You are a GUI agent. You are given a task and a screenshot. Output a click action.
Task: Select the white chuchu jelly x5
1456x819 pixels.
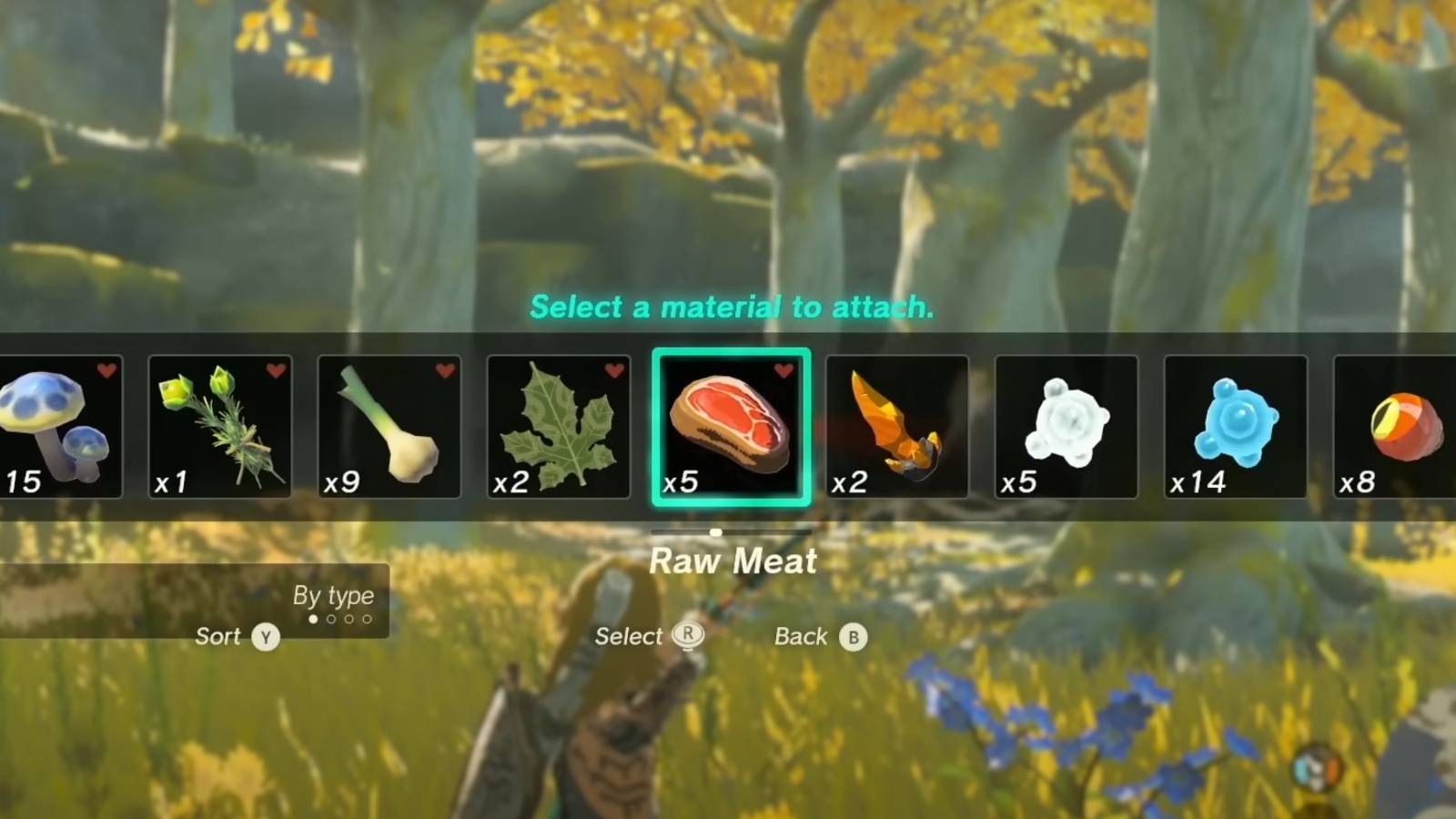tap(1067, 426)
